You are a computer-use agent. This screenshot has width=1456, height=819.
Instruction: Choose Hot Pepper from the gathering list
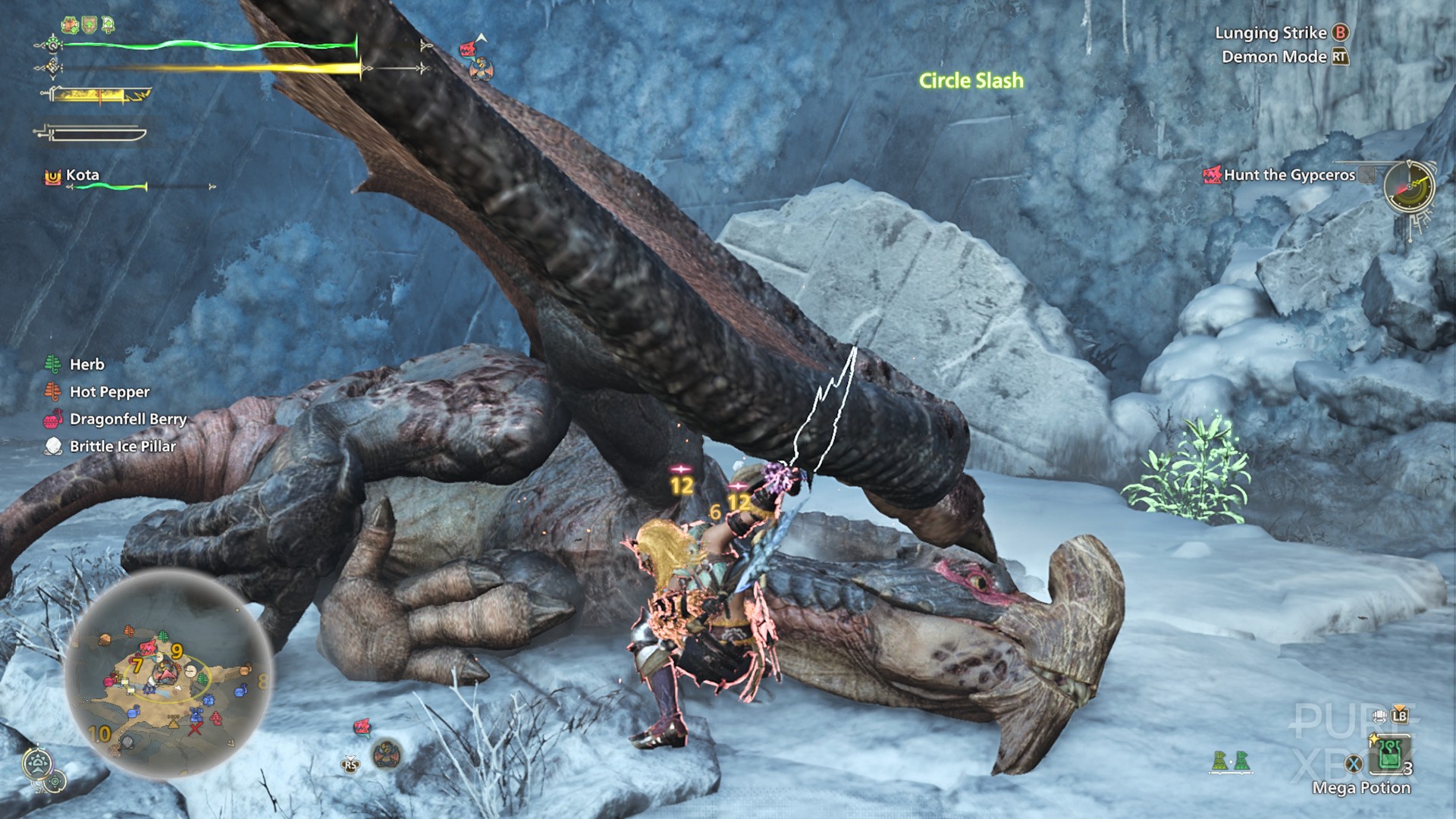coord(109,392)
